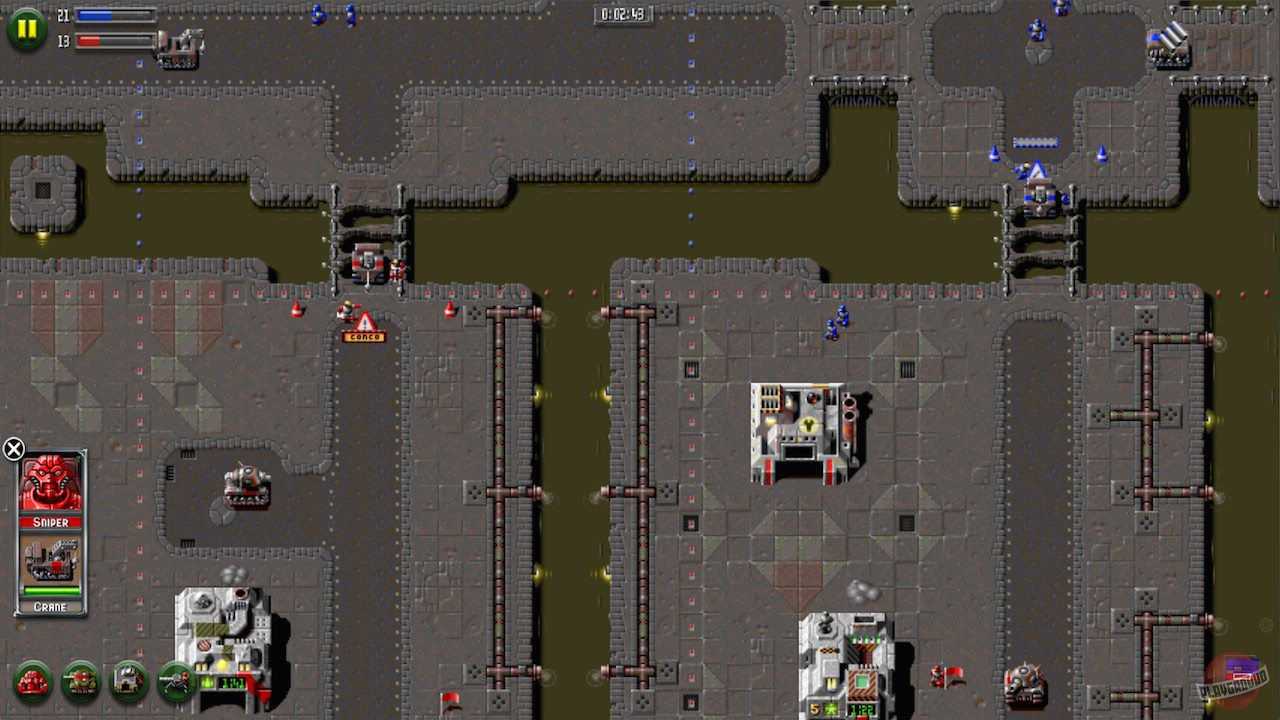Select the tank parked on the left road
Viewport: 1280px width, 720px height.
point(247,486)
